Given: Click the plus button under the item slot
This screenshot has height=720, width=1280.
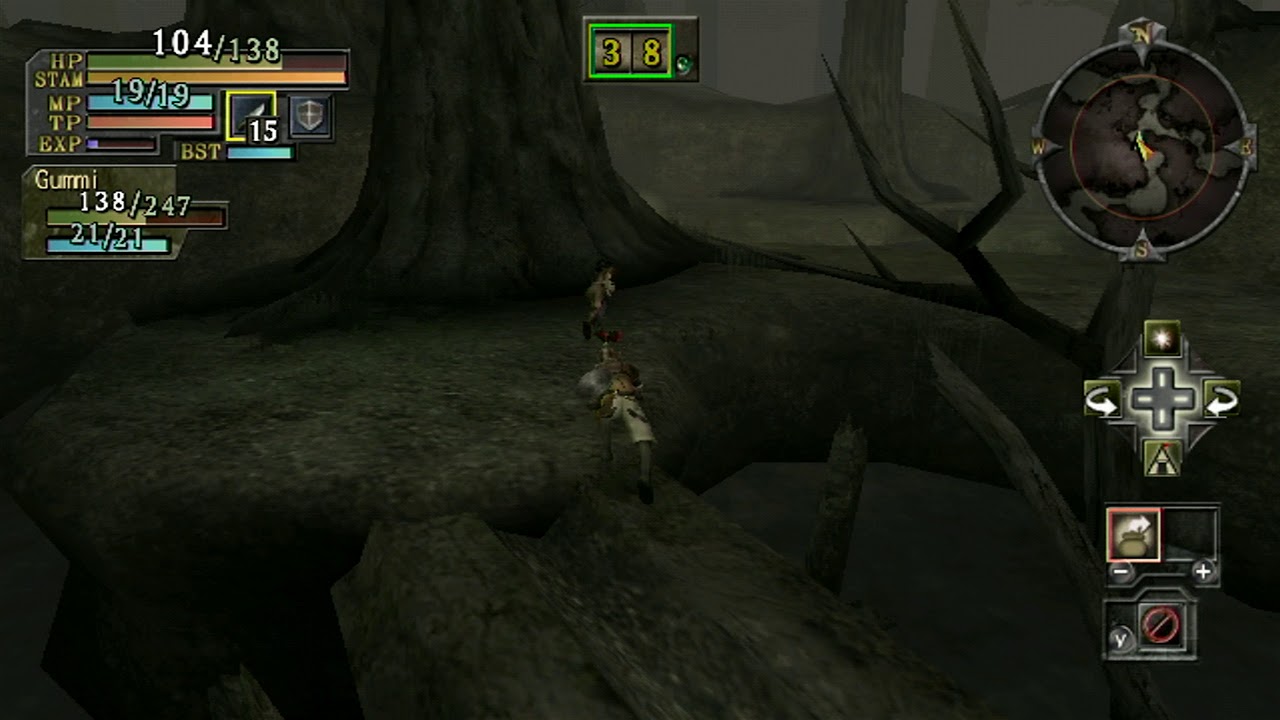Looking at the screenshot, I should click(x=1203, y=572).
